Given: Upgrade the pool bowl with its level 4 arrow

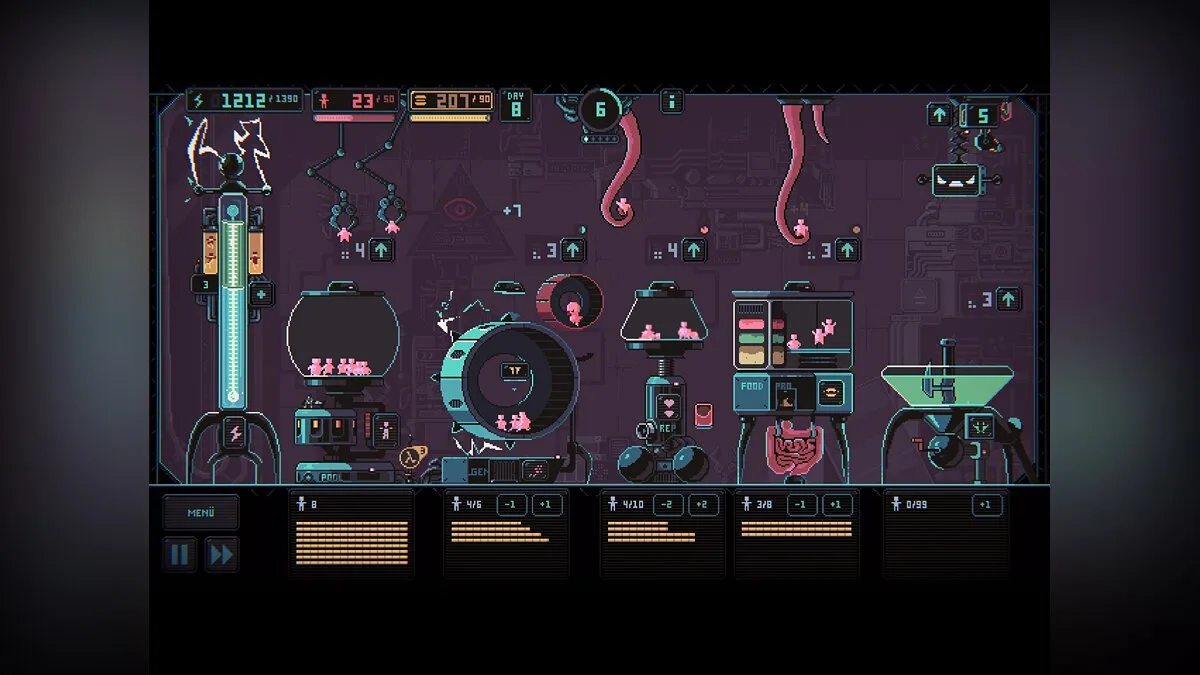Looking at the screenshot, I should (x=381, y=249).
